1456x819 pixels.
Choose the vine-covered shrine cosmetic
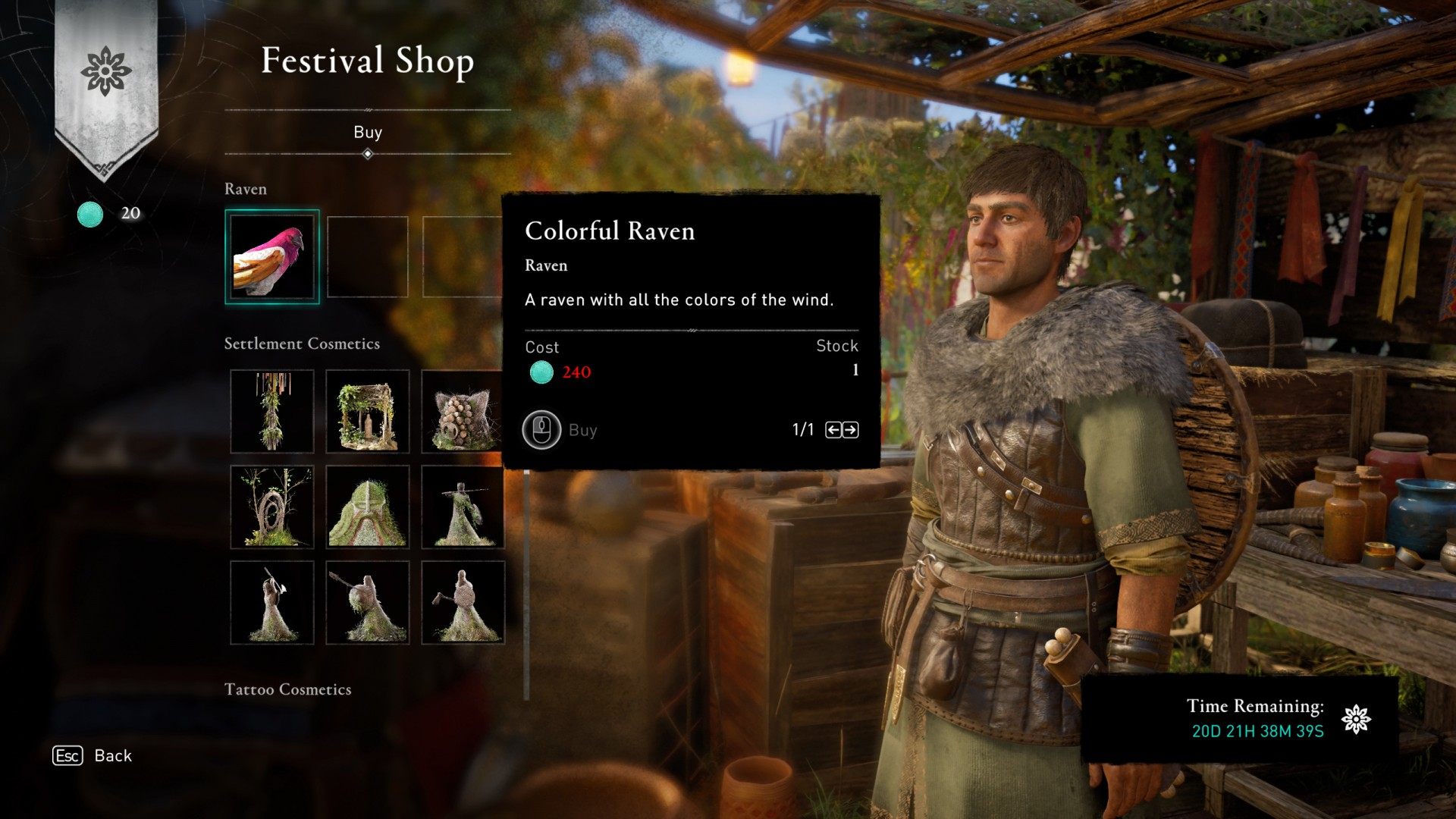click(x=368, y=412)
